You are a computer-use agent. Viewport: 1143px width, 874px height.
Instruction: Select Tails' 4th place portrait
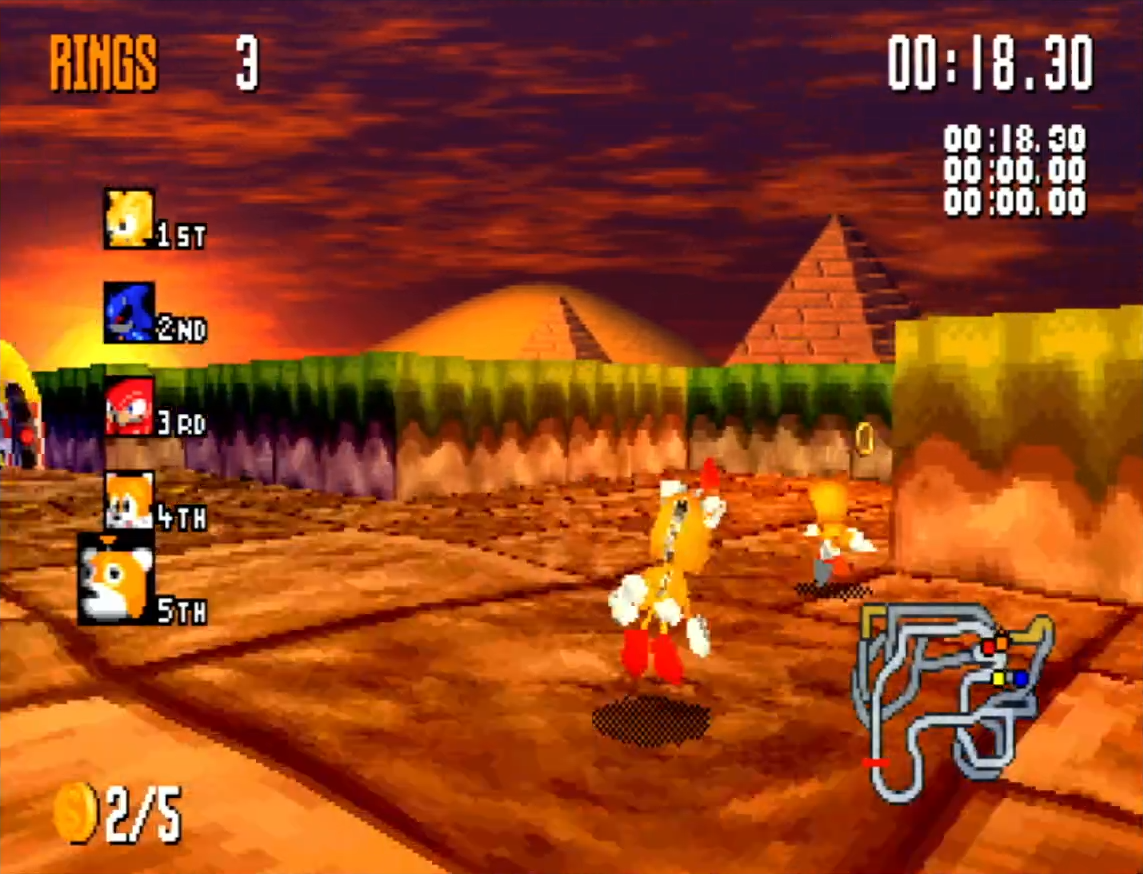point(130,500)
